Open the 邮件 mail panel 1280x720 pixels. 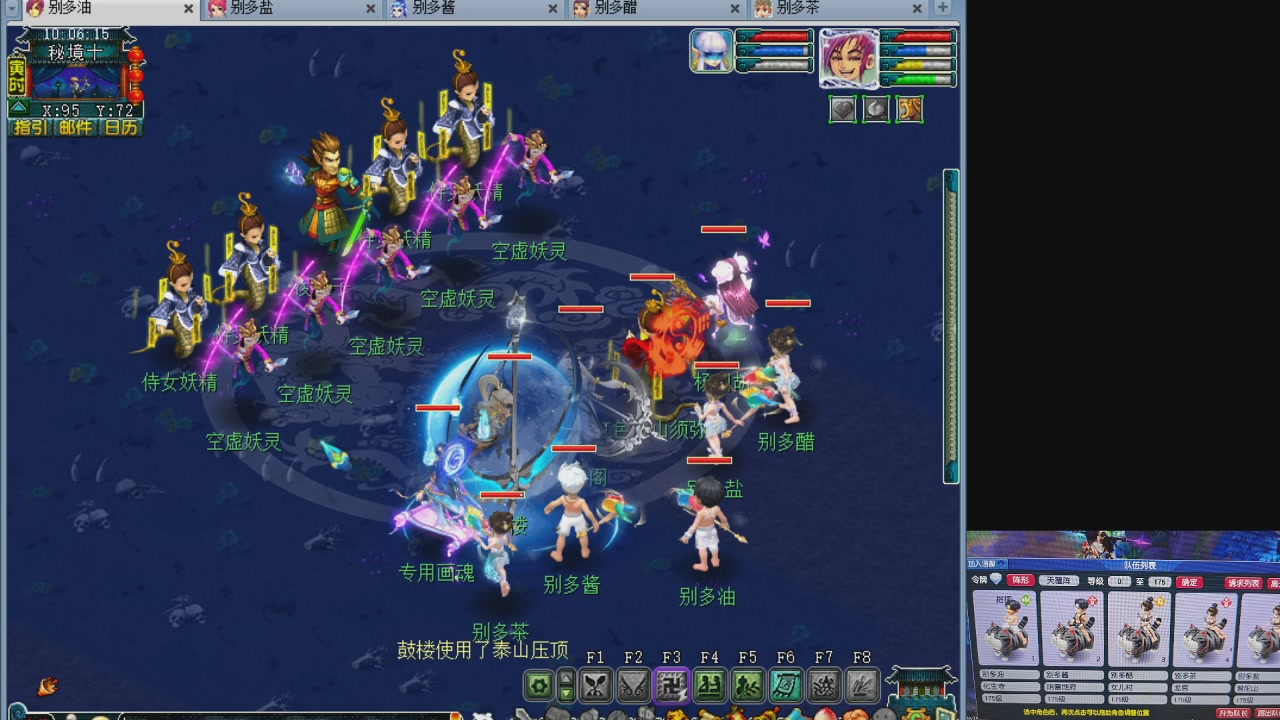tap(76, 126)
